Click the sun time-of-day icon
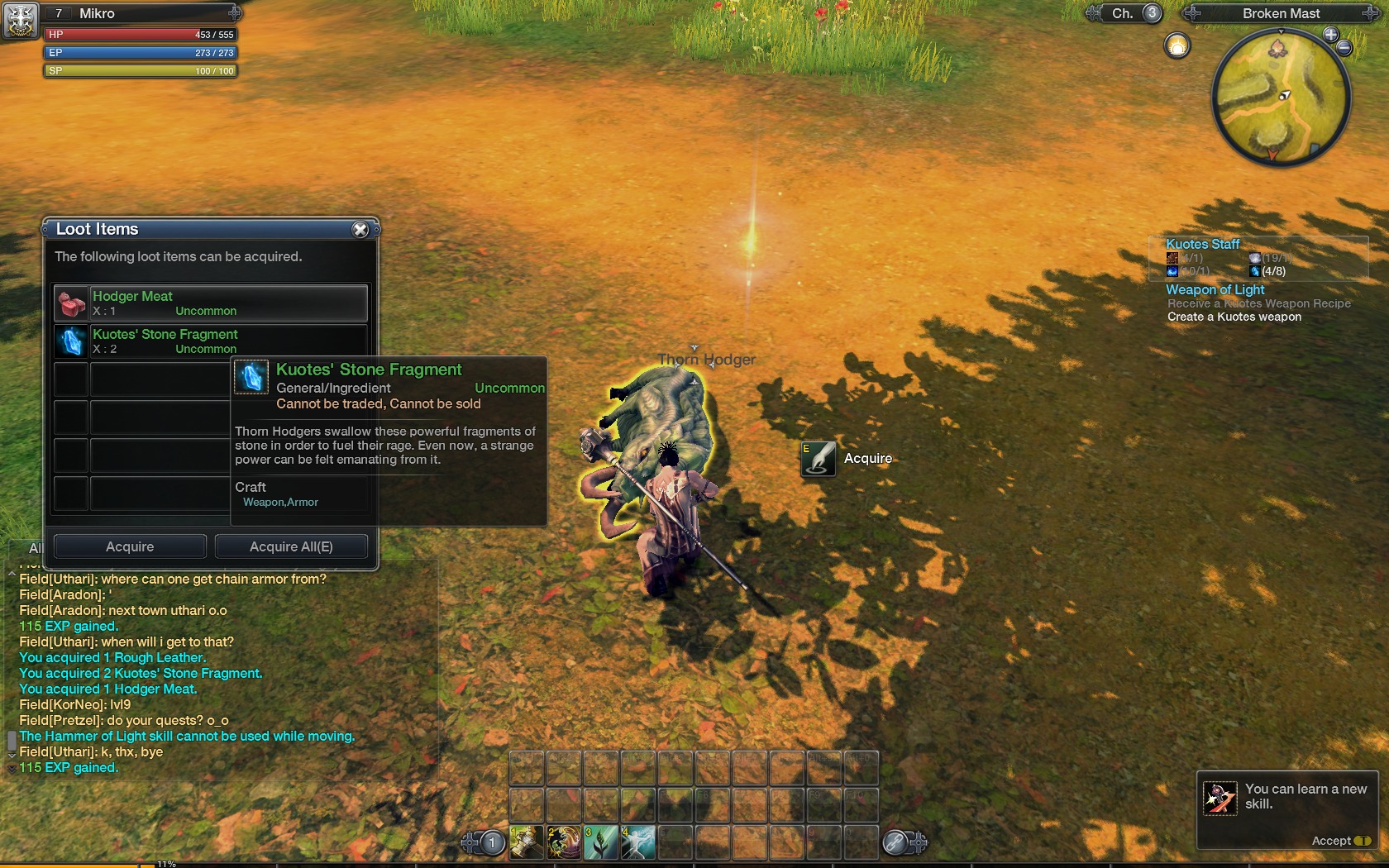 (1177, 45)
